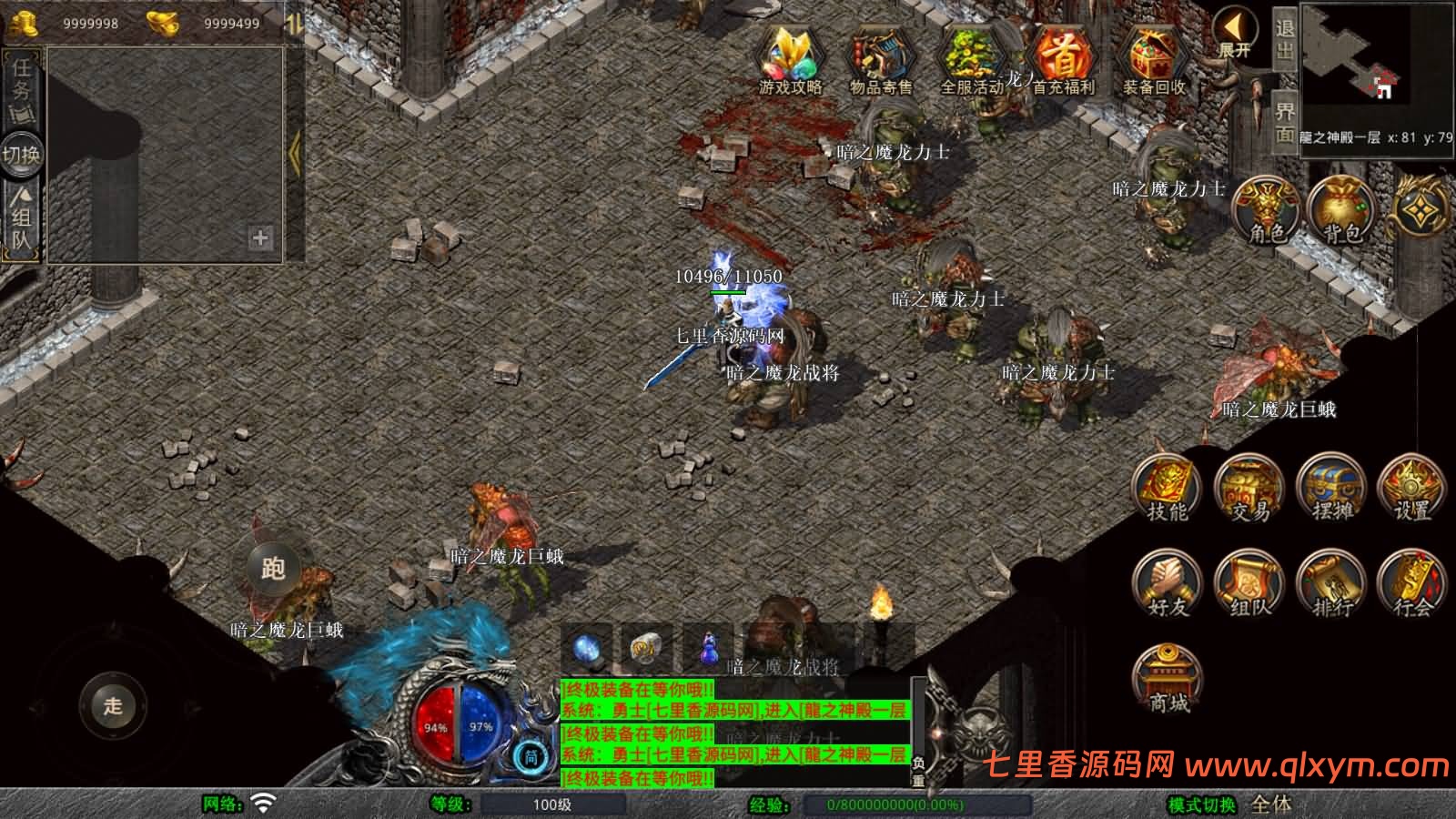
Task: Open the 首充福利 first-recharge bonus
Action: click(1062, 58)
